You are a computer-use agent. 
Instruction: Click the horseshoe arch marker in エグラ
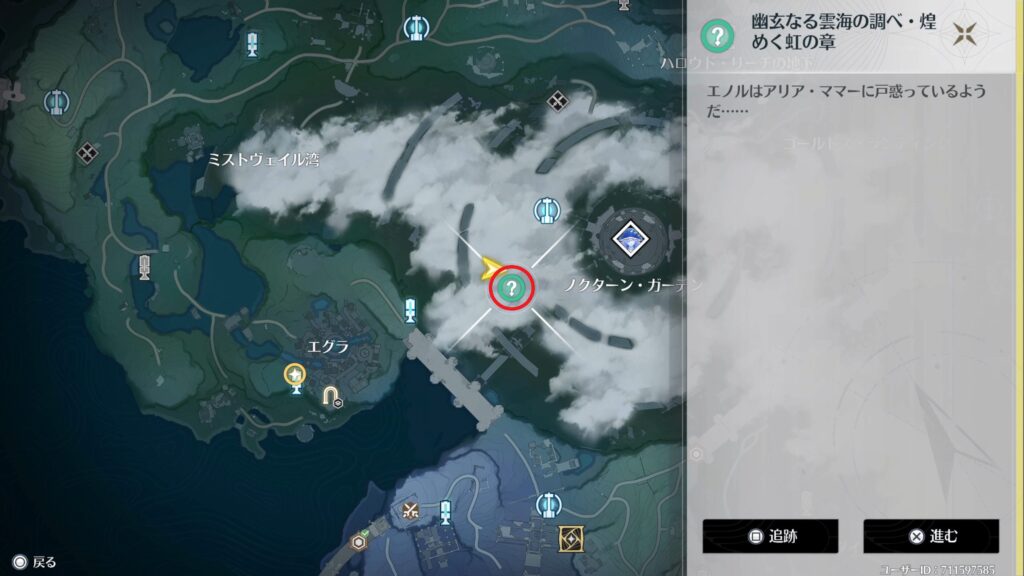tap(330, 396)
